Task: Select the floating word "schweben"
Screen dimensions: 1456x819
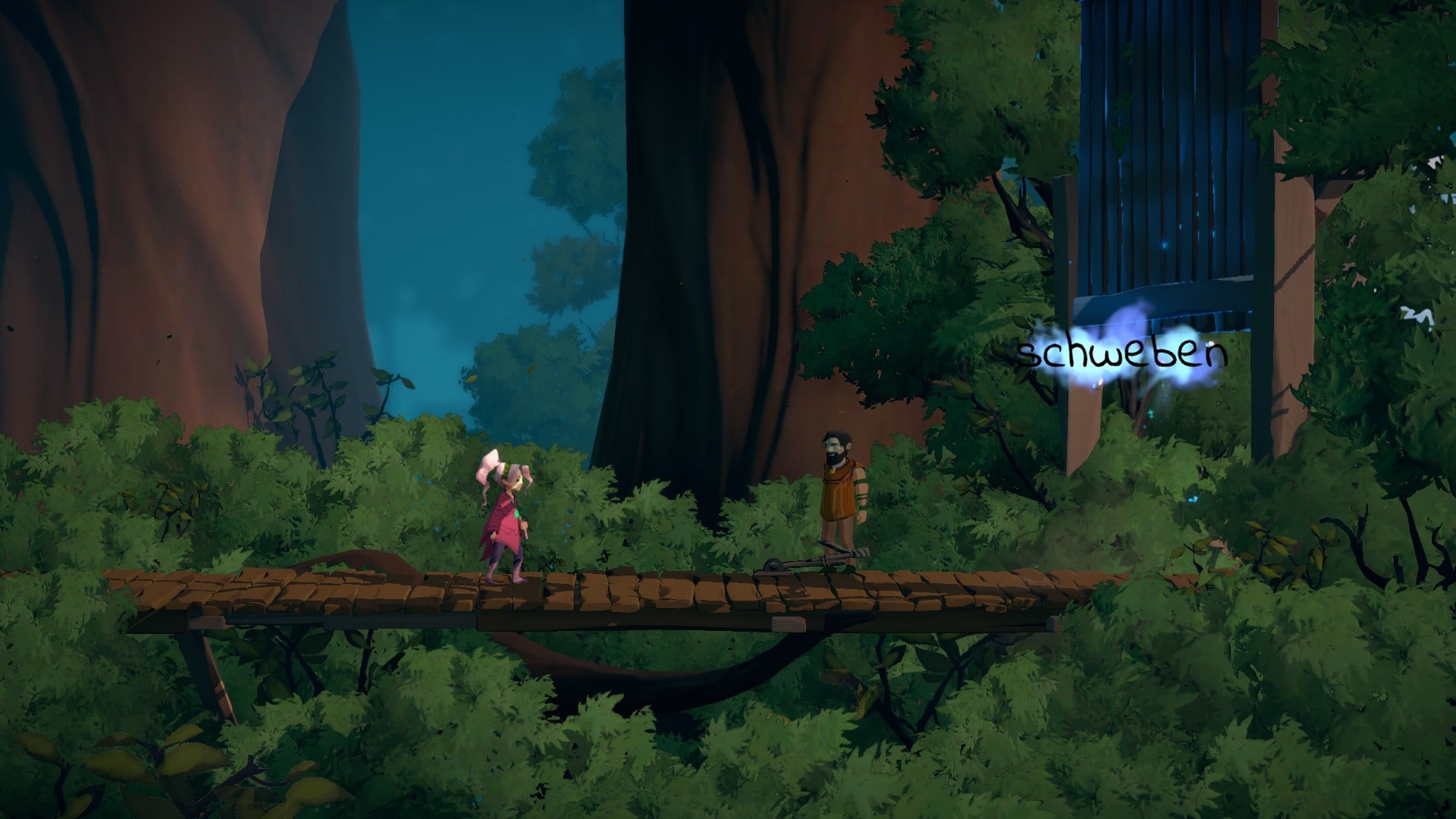Action: coord(1121,354)
